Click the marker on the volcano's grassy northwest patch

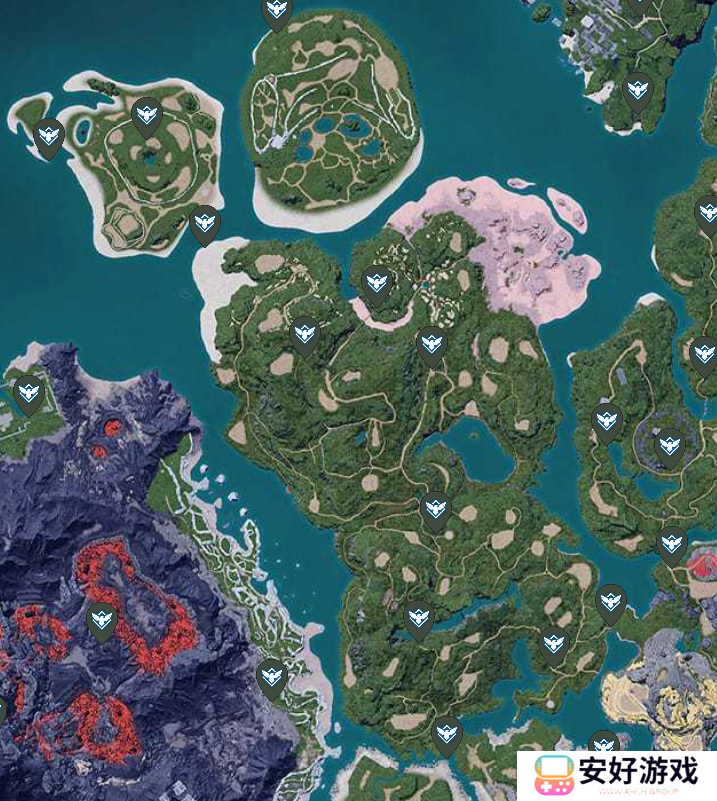[x=28, y=394]
